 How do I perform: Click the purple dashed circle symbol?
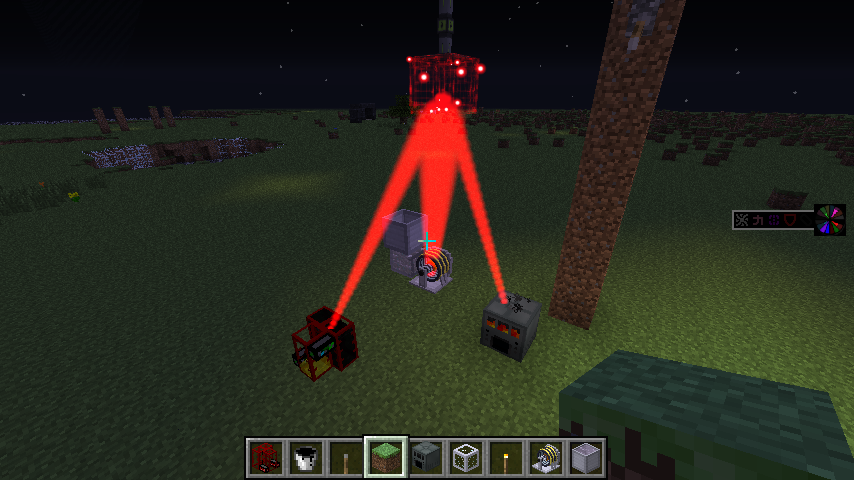pos(774,220)
